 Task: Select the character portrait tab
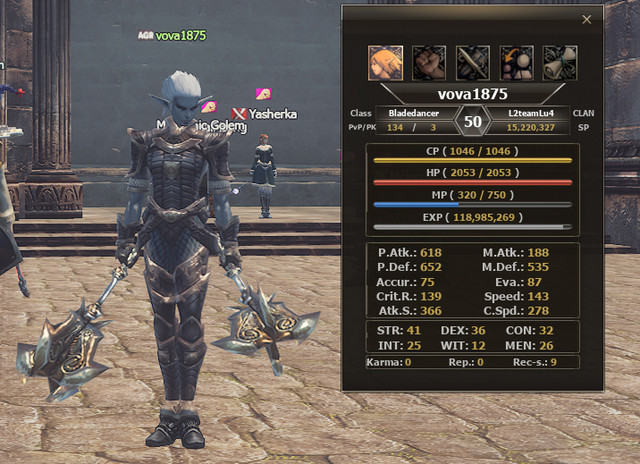click(386, 62)
